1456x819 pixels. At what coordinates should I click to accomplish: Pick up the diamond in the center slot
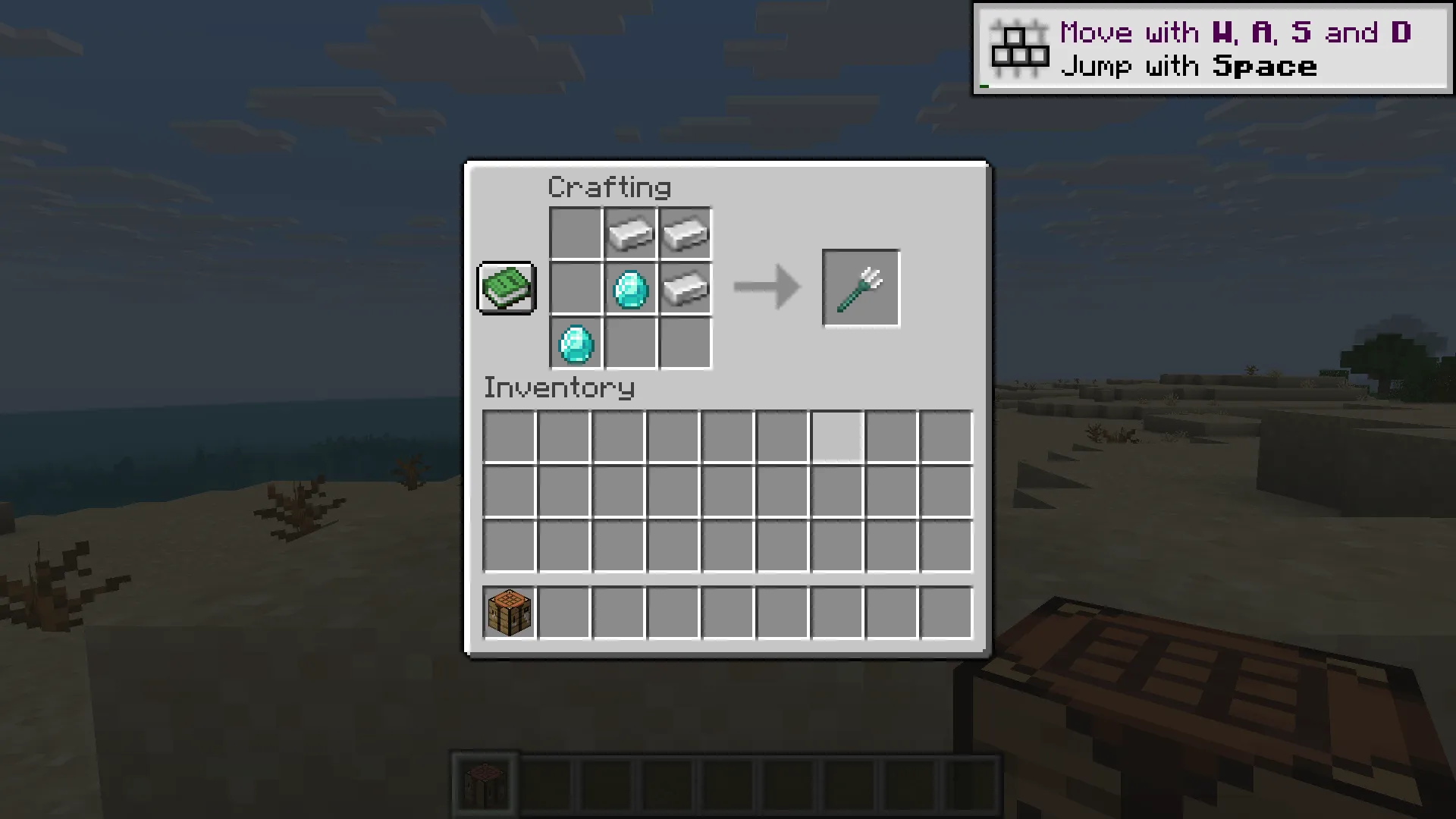tap(630, 288)
